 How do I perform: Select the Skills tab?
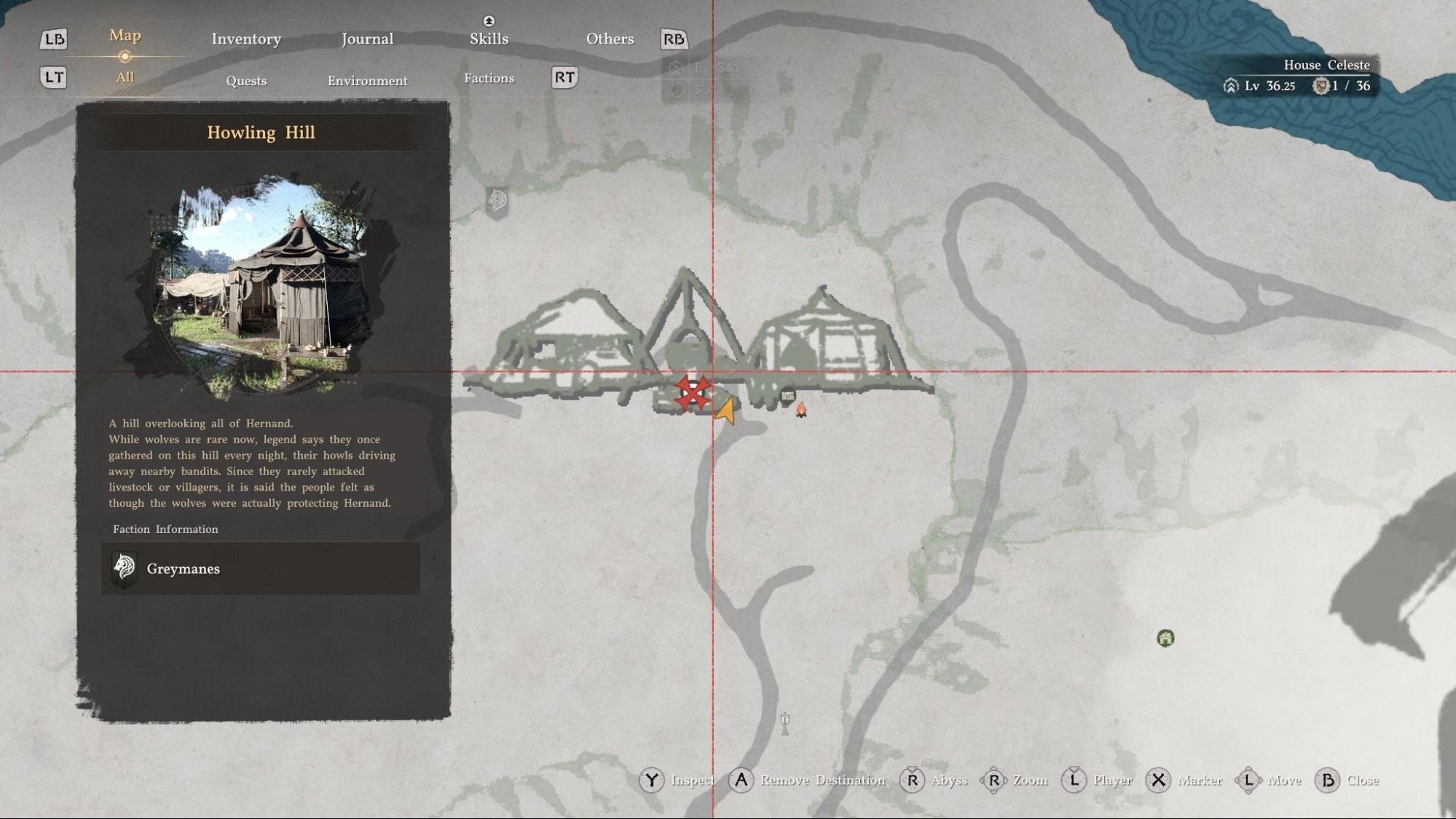489,39
